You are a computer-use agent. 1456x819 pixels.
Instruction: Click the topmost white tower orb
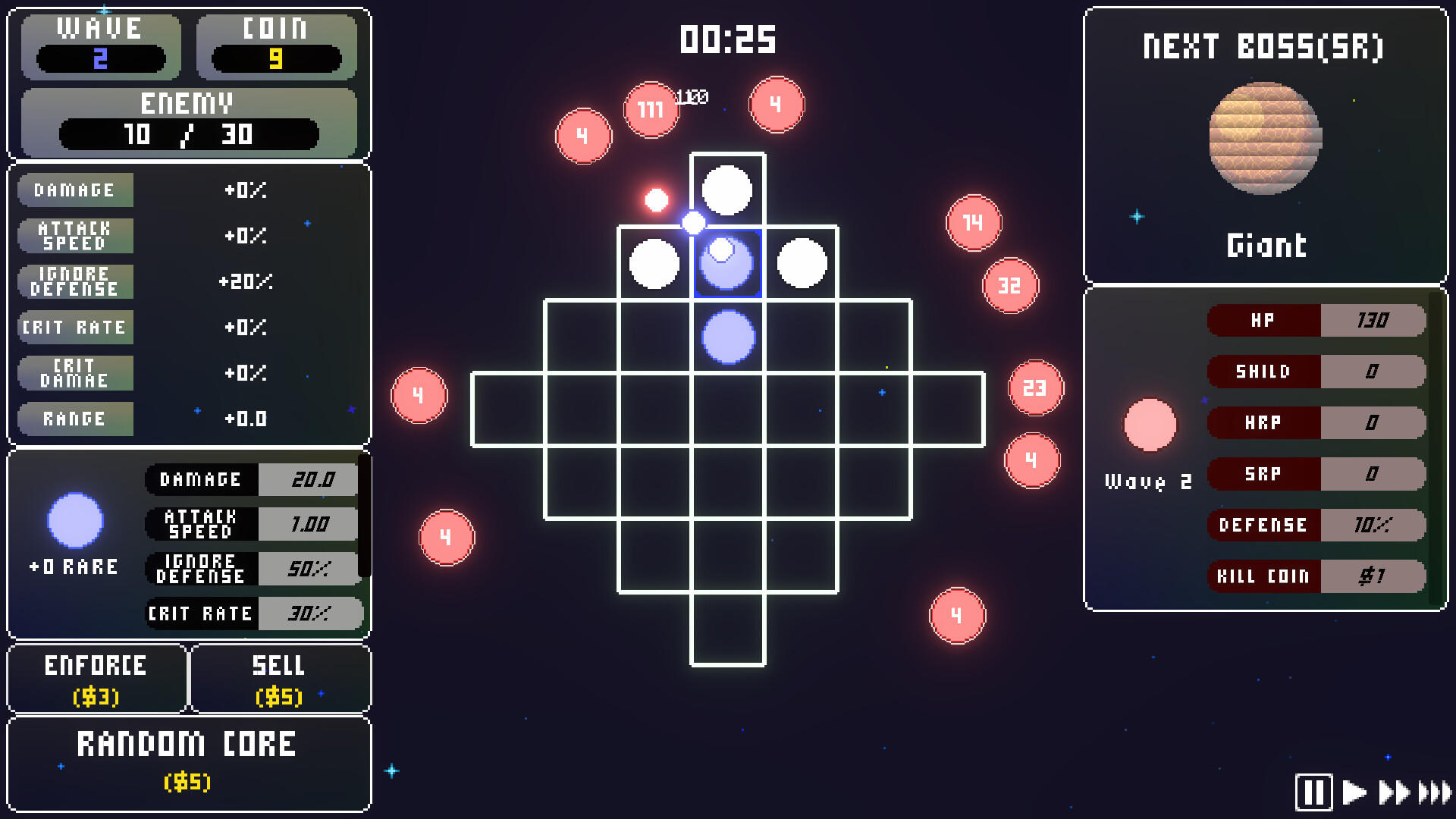726,190
